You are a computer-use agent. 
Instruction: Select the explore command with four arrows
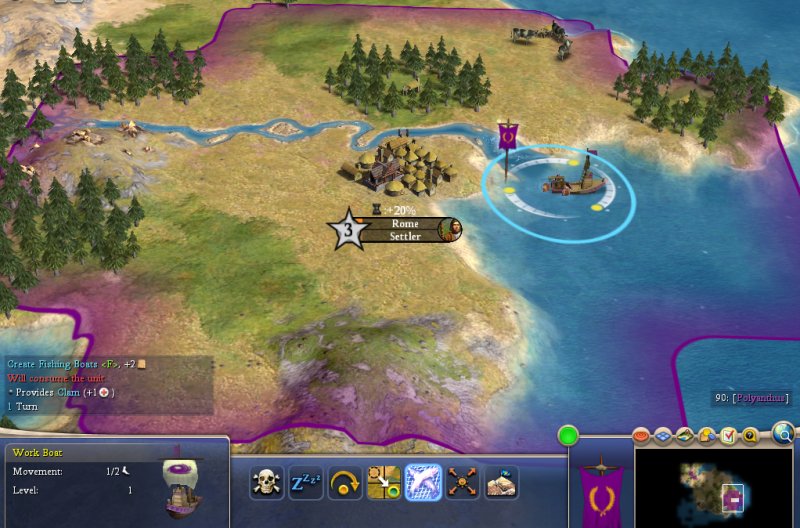[x=462, y=483]
